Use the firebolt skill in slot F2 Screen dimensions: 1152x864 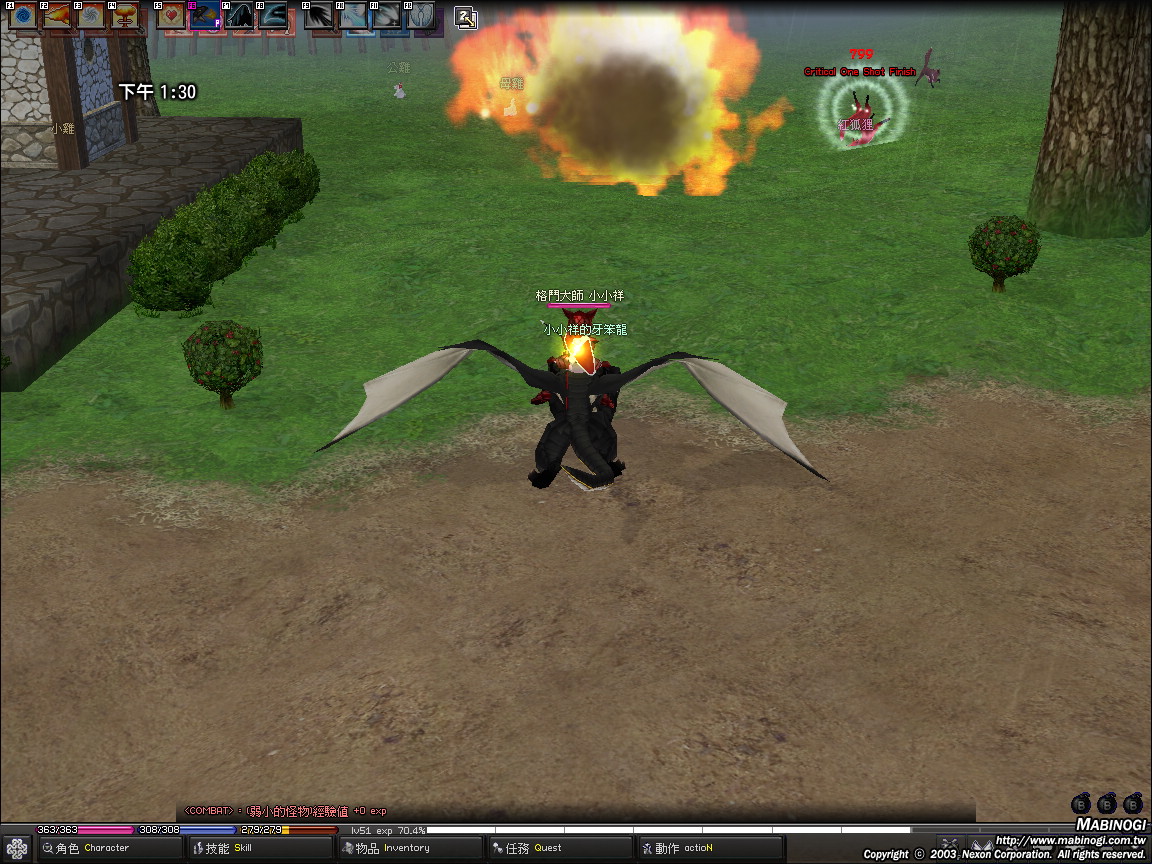57,16
